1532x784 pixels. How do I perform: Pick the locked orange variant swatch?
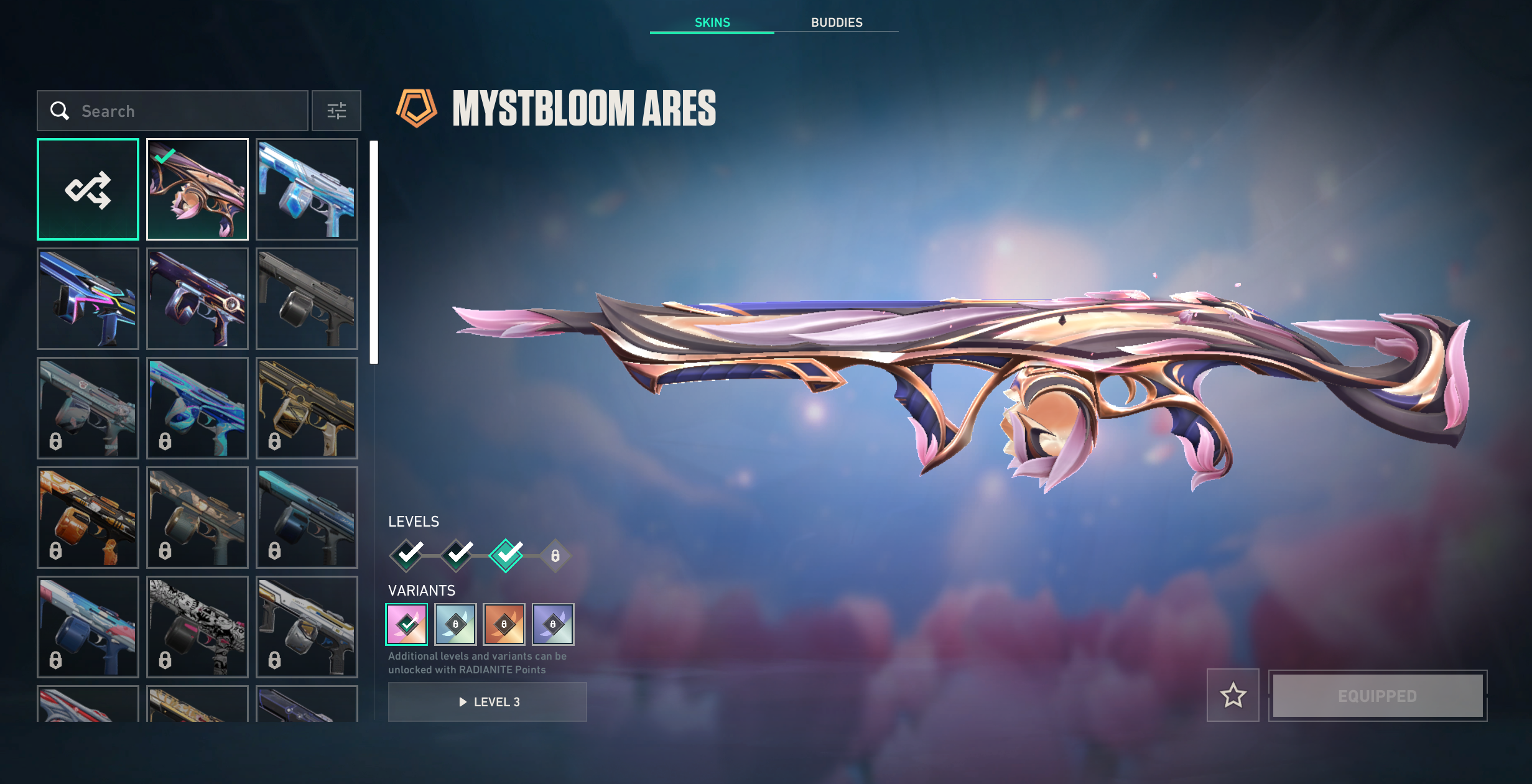click(x=504, y=624)
